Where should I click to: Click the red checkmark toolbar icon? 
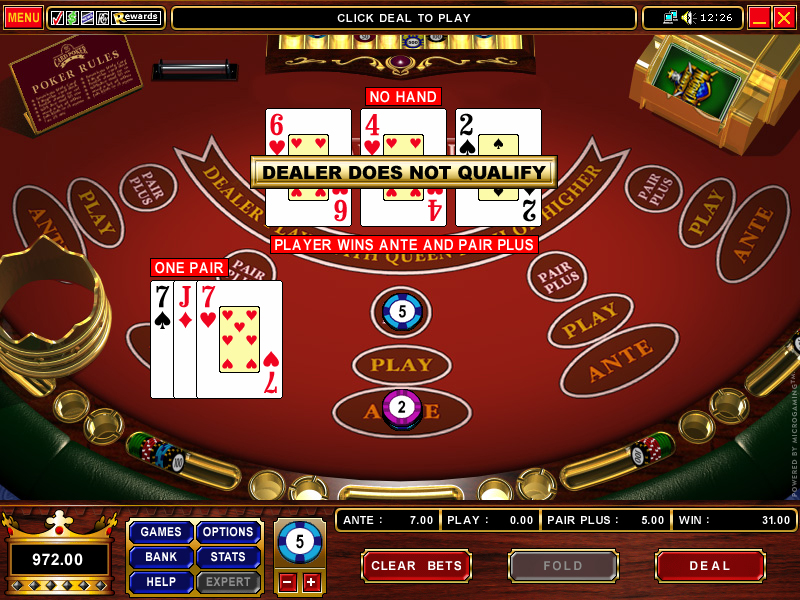pyautogui.click(x=57, y=18)
